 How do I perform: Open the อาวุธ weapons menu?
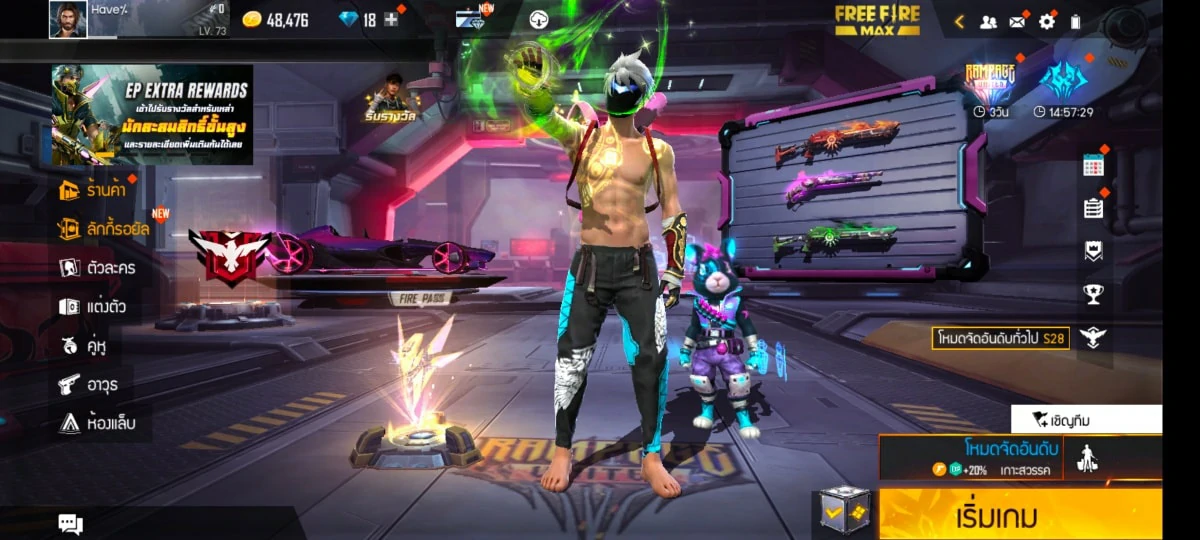pos(90,384)
